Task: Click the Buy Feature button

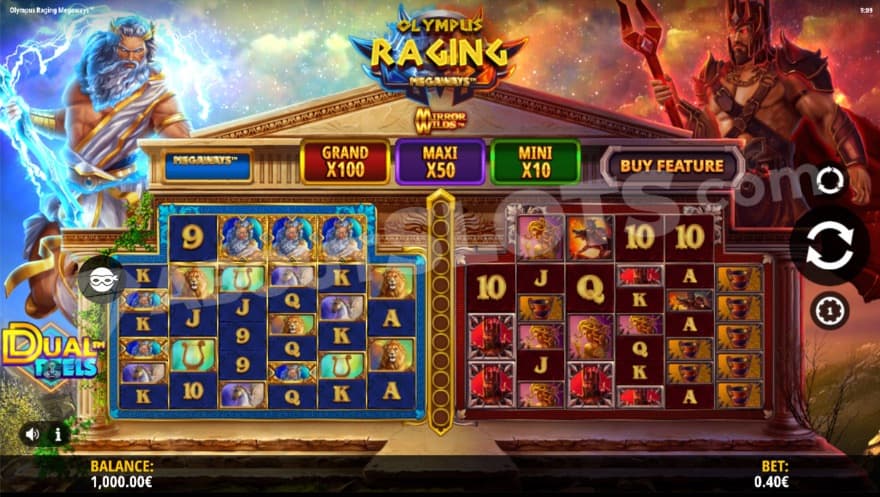Action: pos(671,165)
